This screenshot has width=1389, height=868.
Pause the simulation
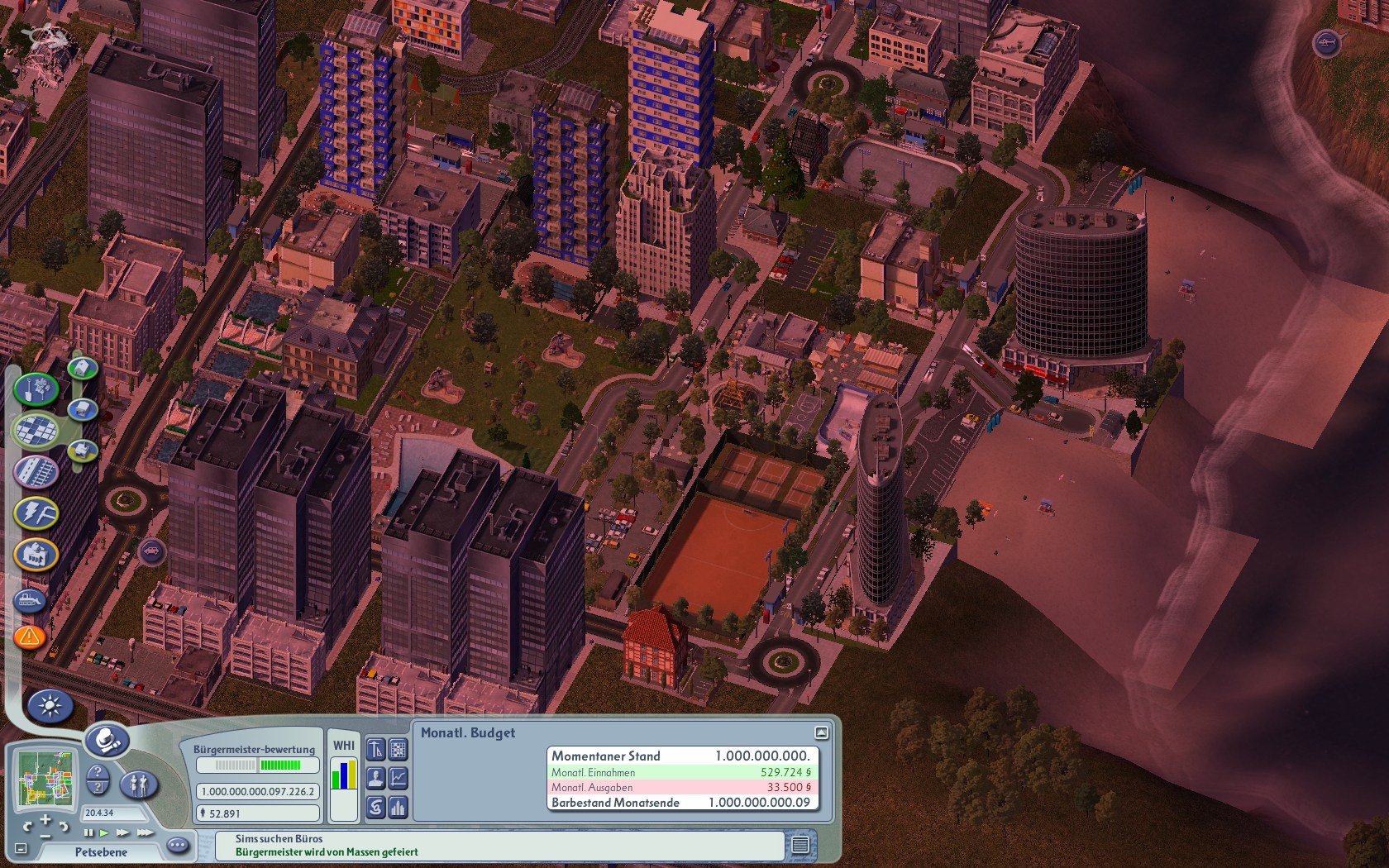(x=88, y=832)
